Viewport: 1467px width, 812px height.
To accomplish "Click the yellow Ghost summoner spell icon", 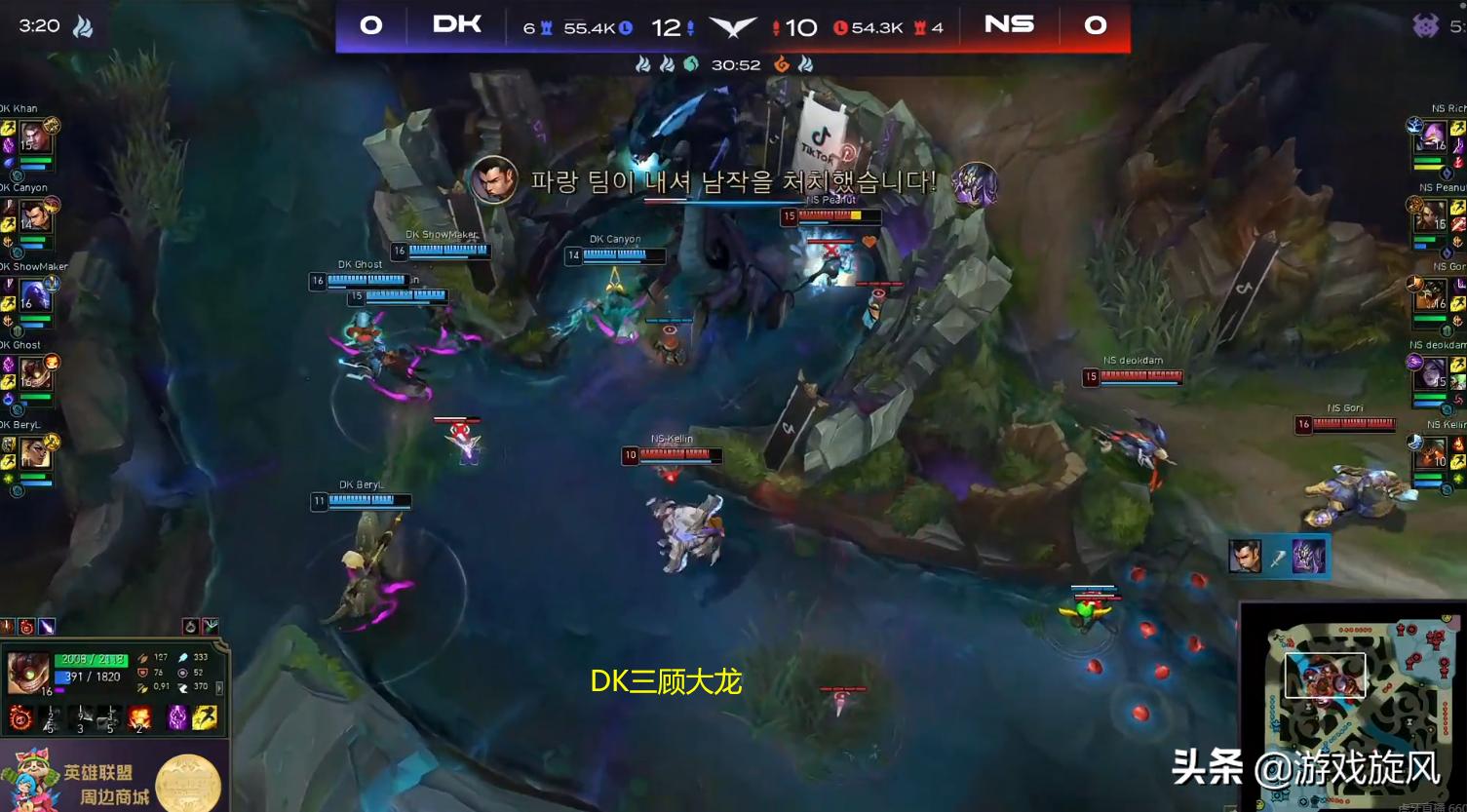I will click(204, 718).
